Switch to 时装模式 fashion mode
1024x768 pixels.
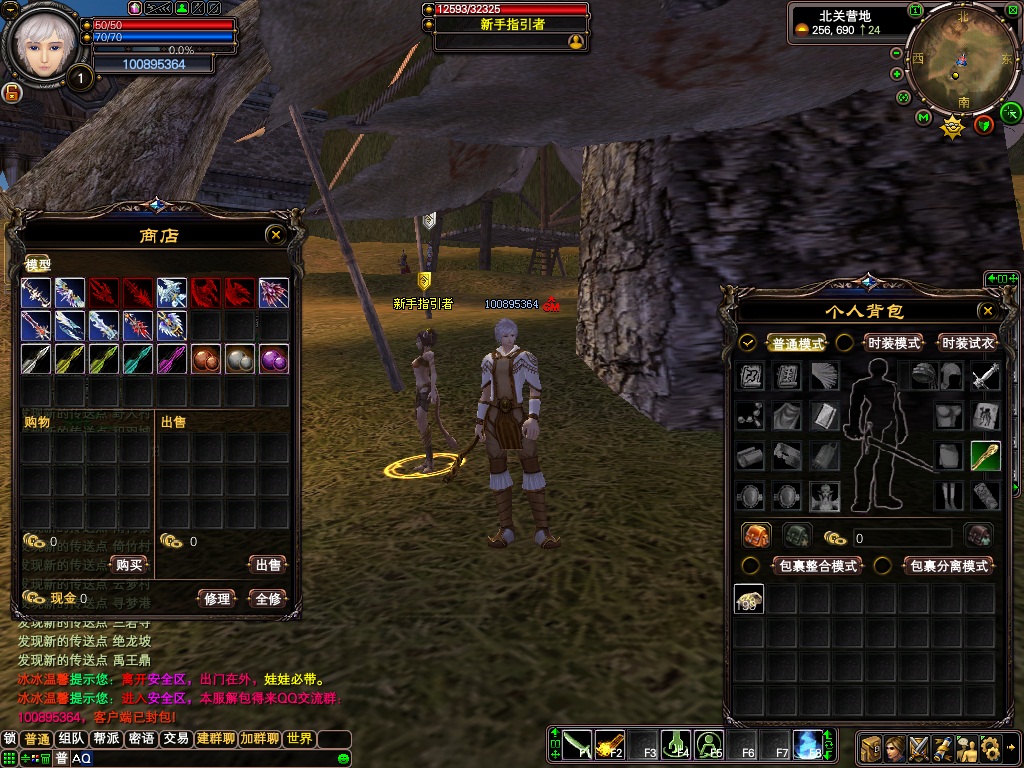pyautogui.click(x=893, y=343)
